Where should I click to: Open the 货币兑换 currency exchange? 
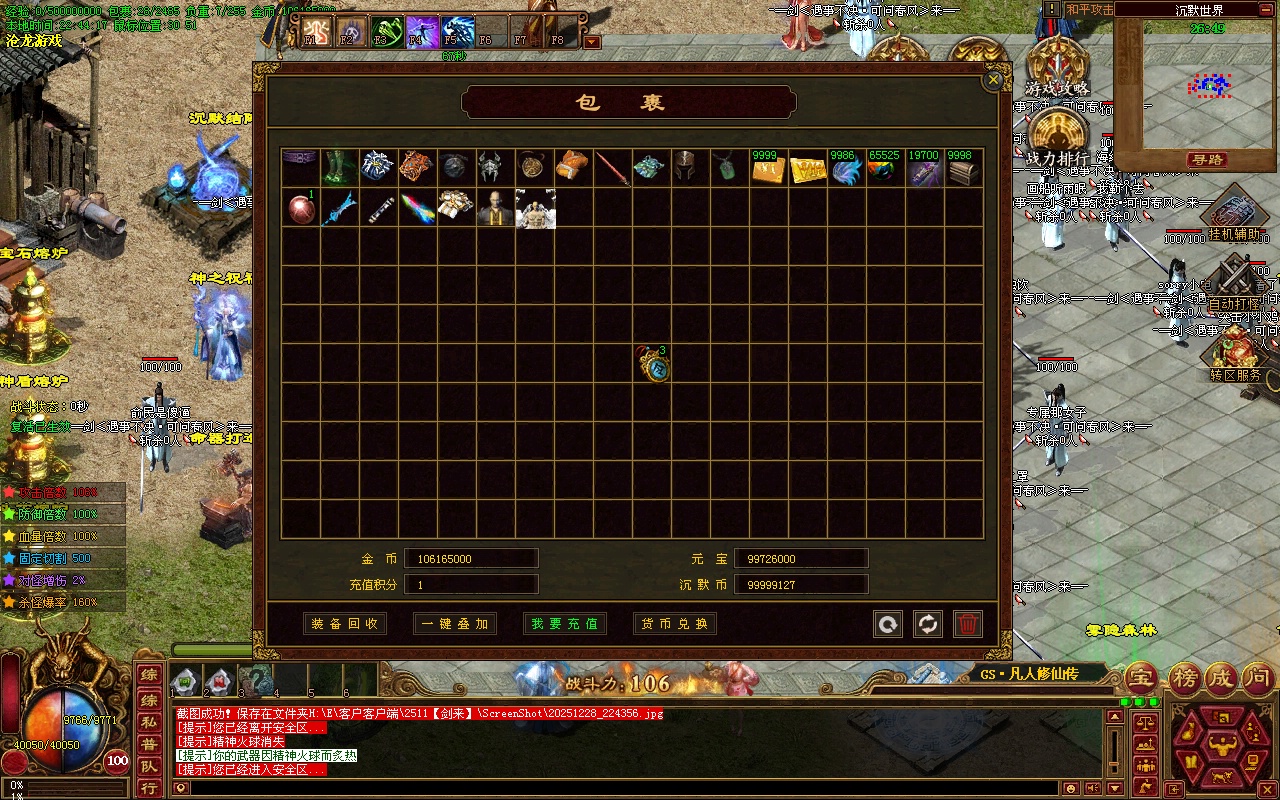coord(675,624)
